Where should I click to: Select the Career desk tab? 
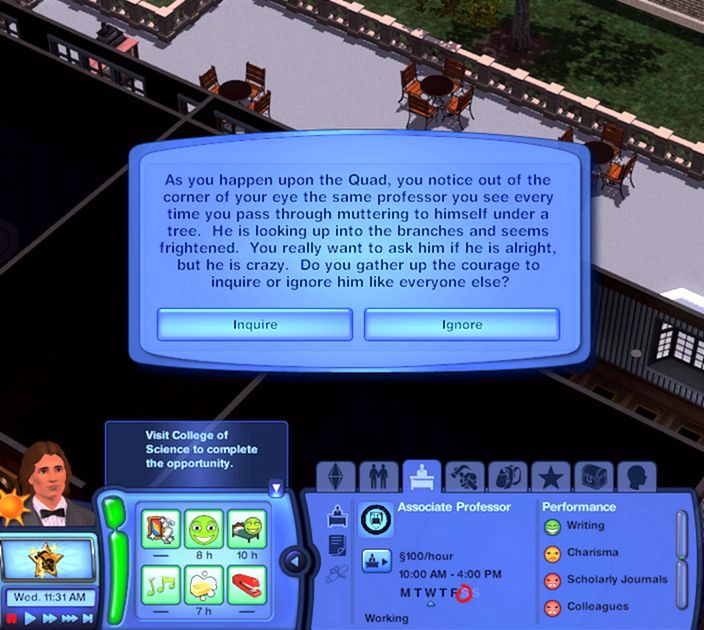pyautogui.click(x=422, y=477)
